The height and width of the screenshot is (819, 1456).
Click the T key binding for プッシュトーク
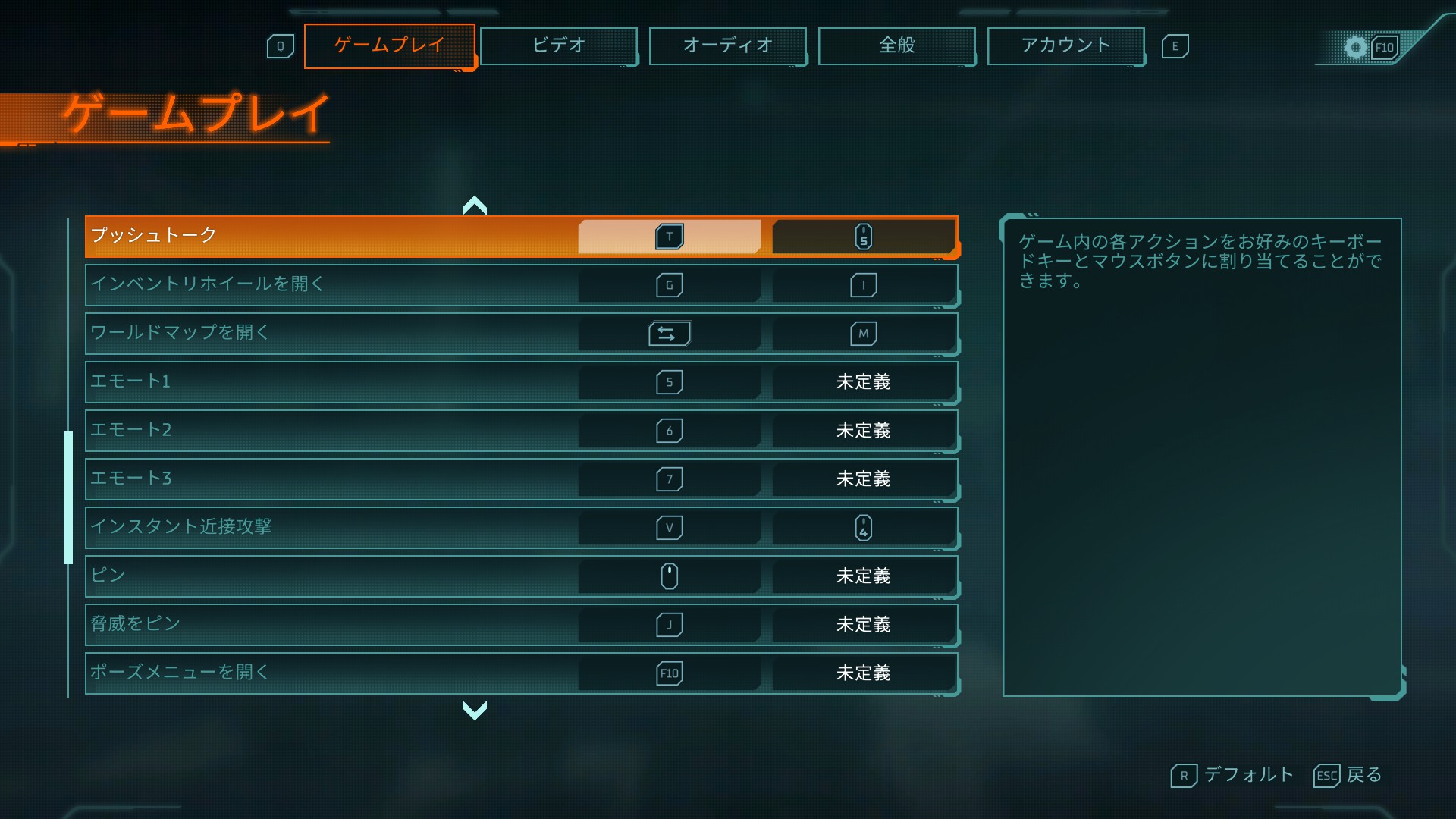coord(669,236)
